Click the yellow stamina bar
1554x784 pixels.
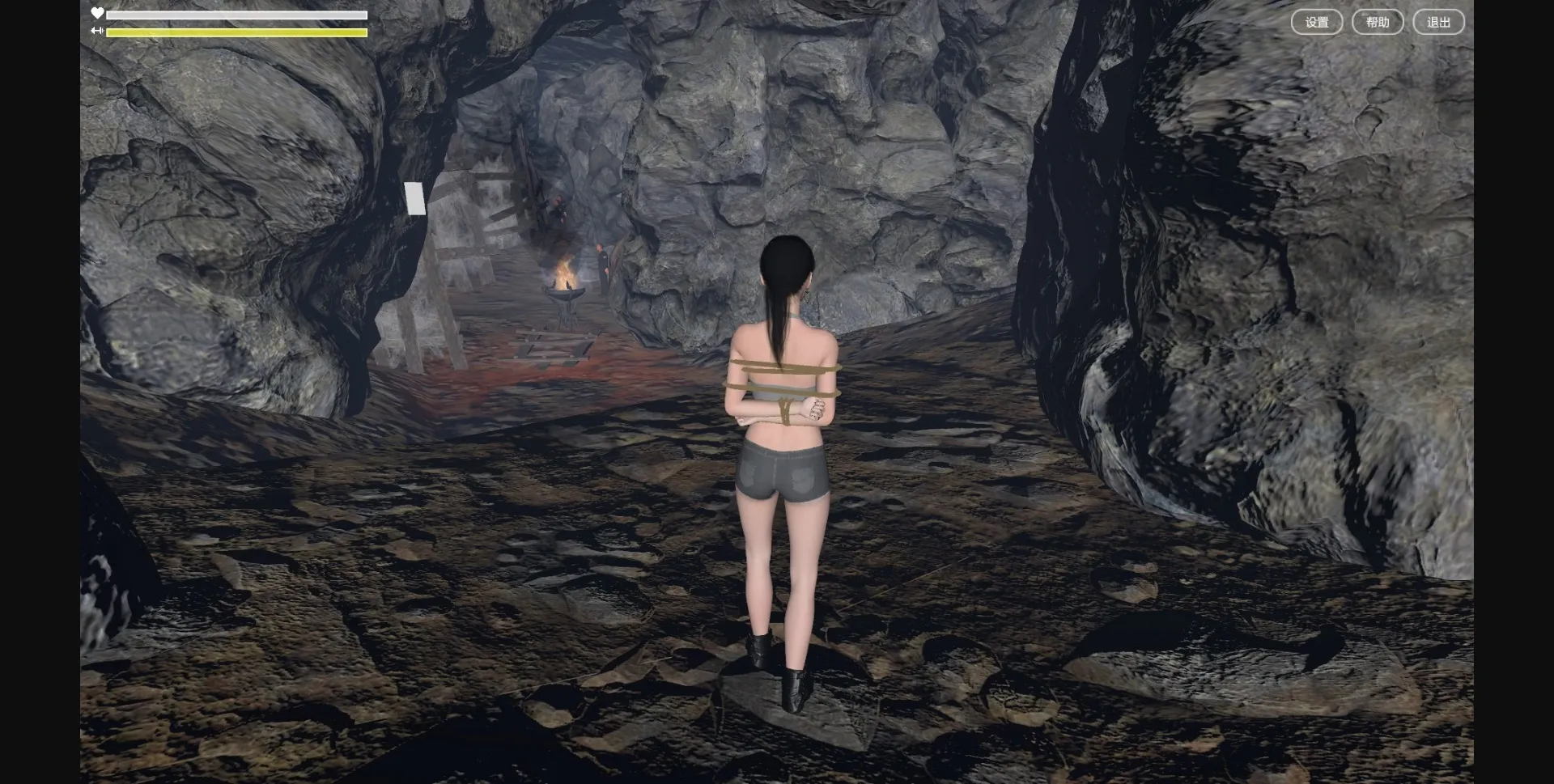click(235, 32)
